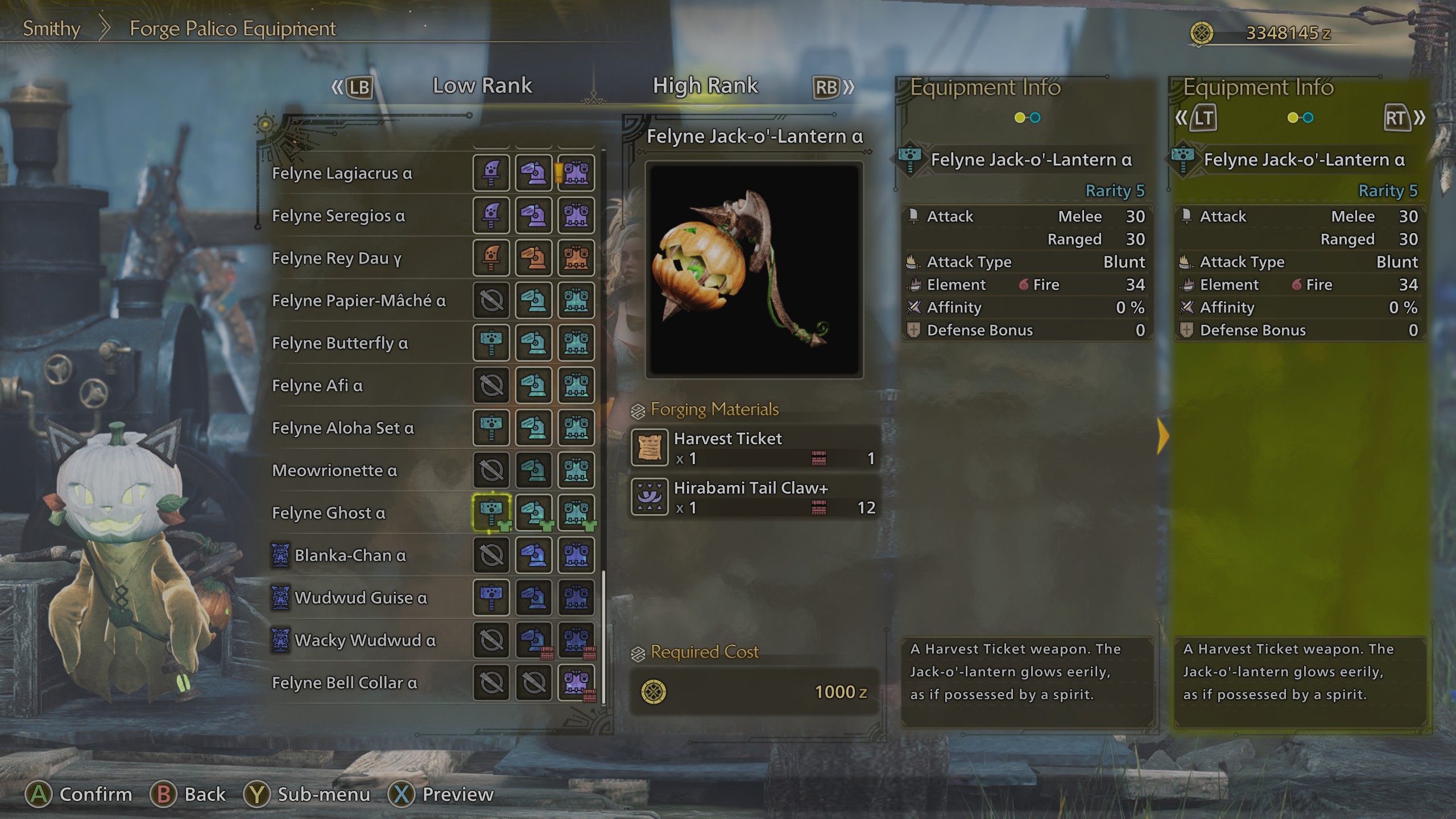
Task: Select the Felyne Rey Dau γ weapon icon
Action: click(x=491, y=258)
